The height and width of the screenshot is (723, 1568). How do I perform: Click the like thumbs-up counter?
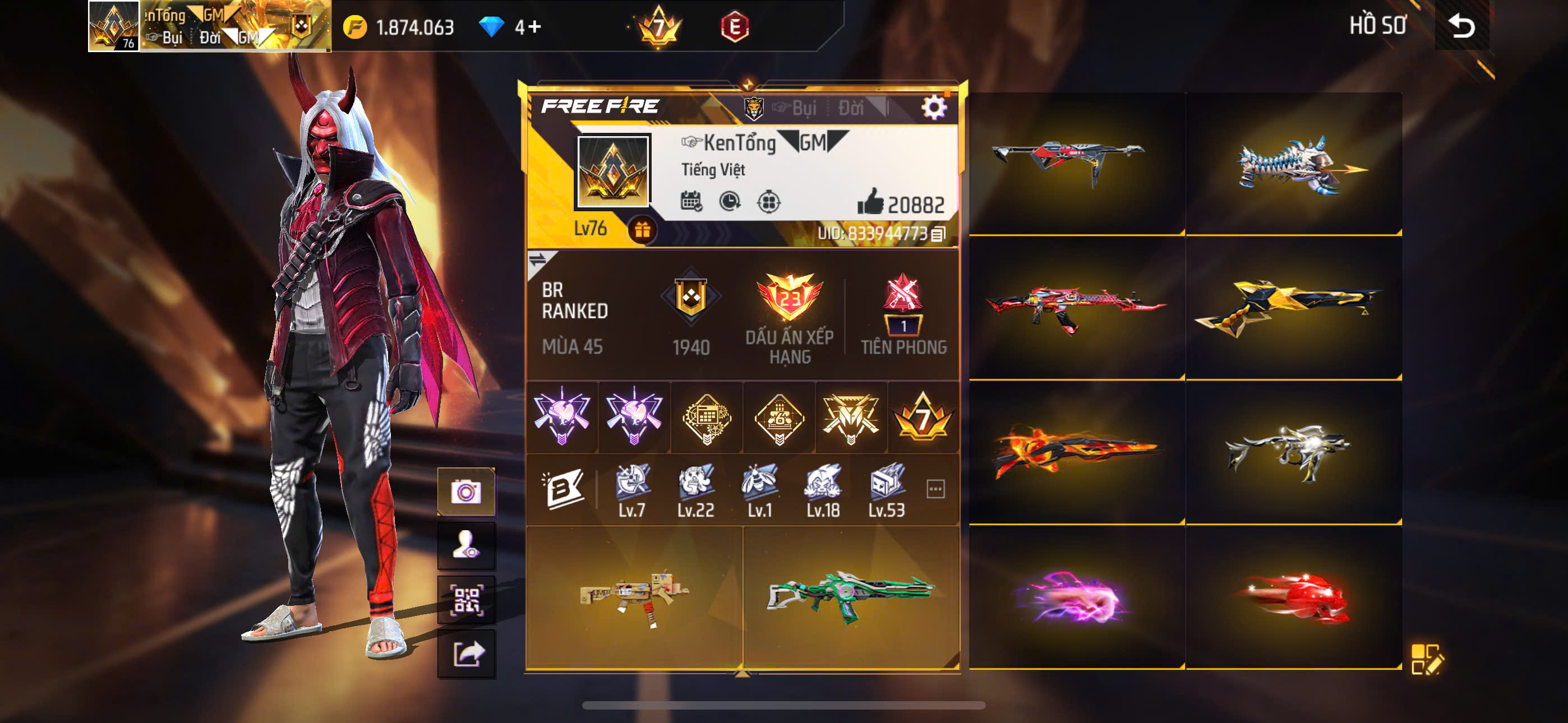(900, 203)
